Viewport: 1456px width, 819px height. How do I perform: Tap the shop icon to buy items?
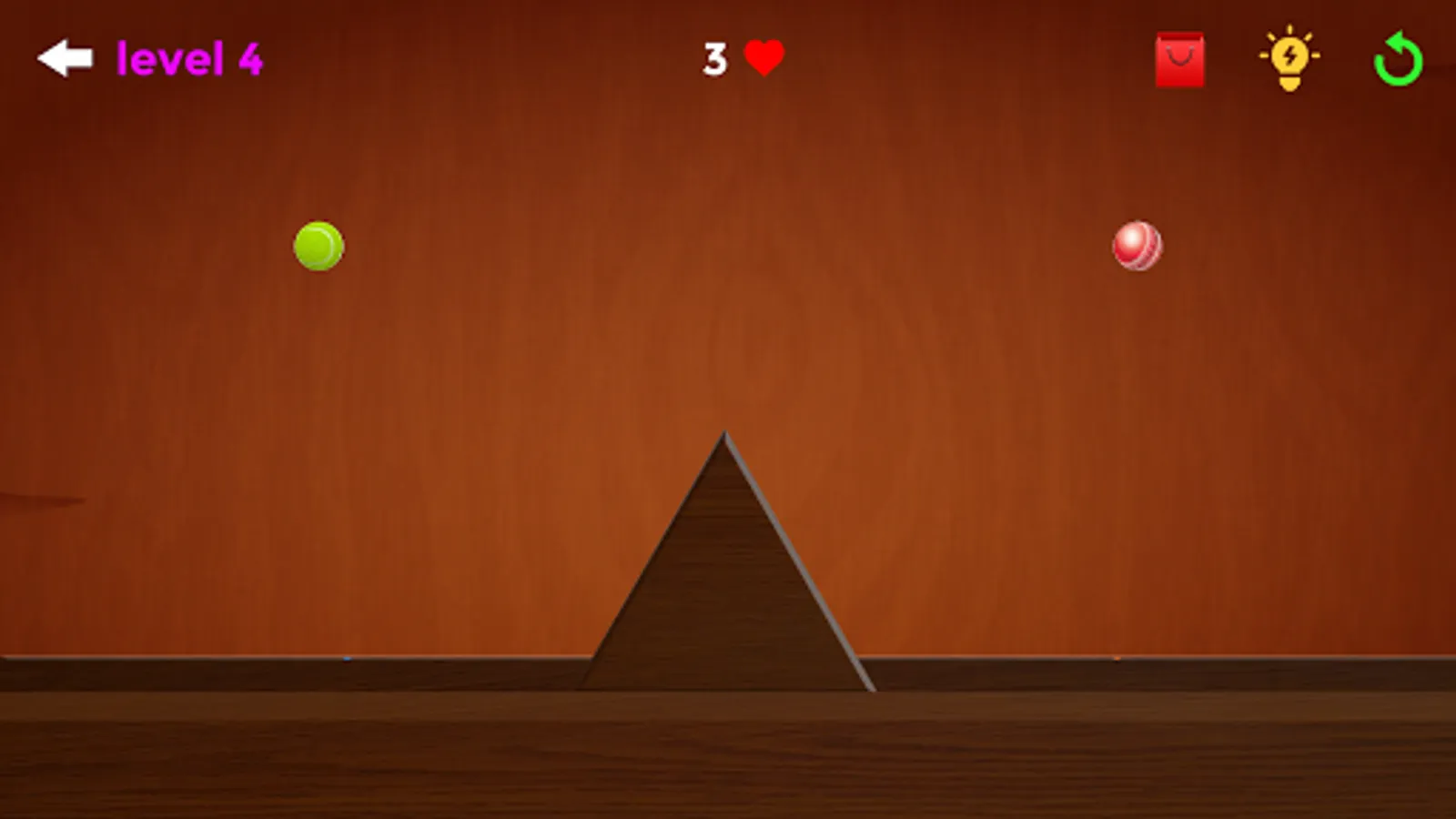click(1180, 59)
